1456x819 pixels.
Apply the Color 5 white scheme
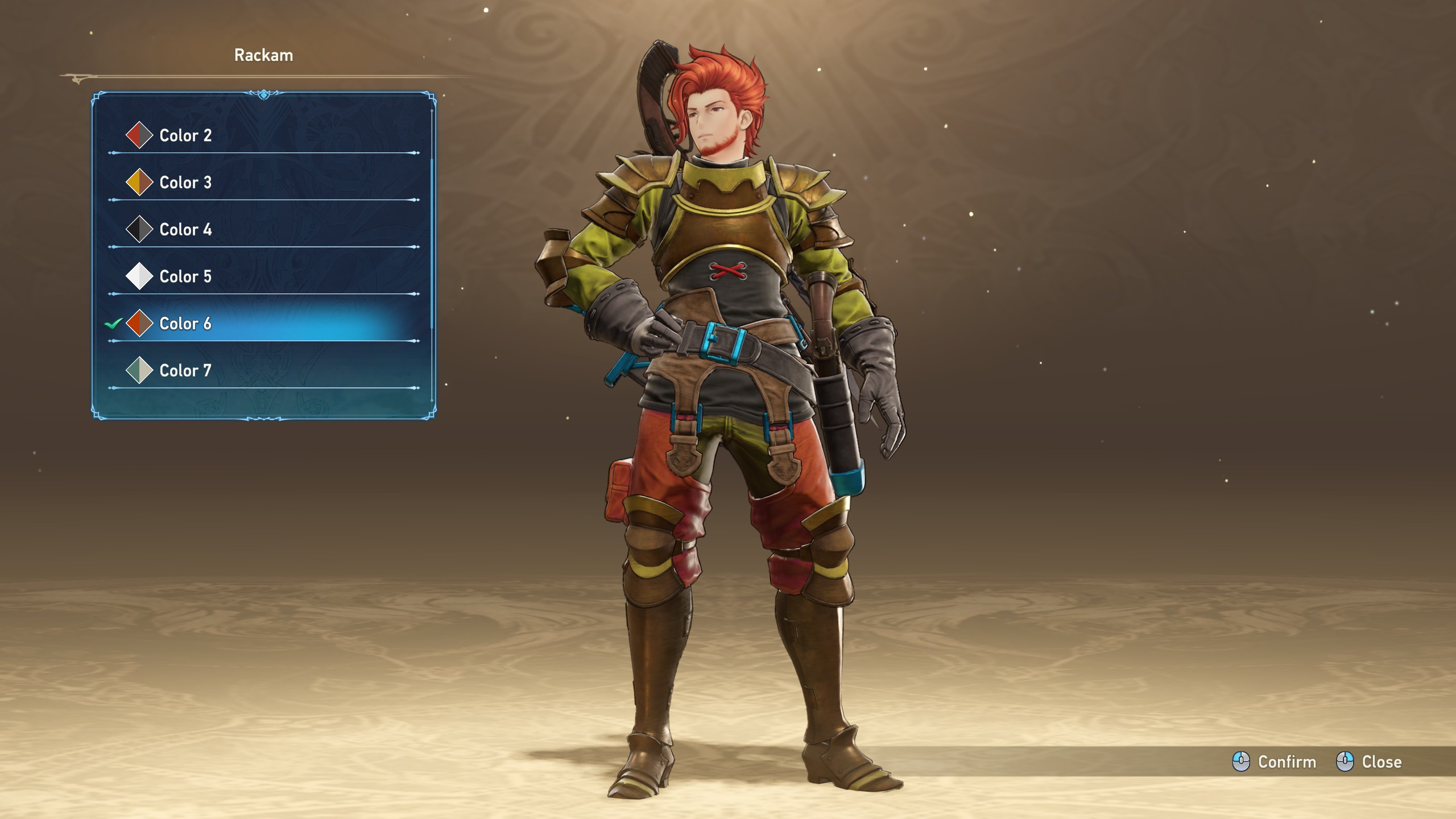coord(185,276)
